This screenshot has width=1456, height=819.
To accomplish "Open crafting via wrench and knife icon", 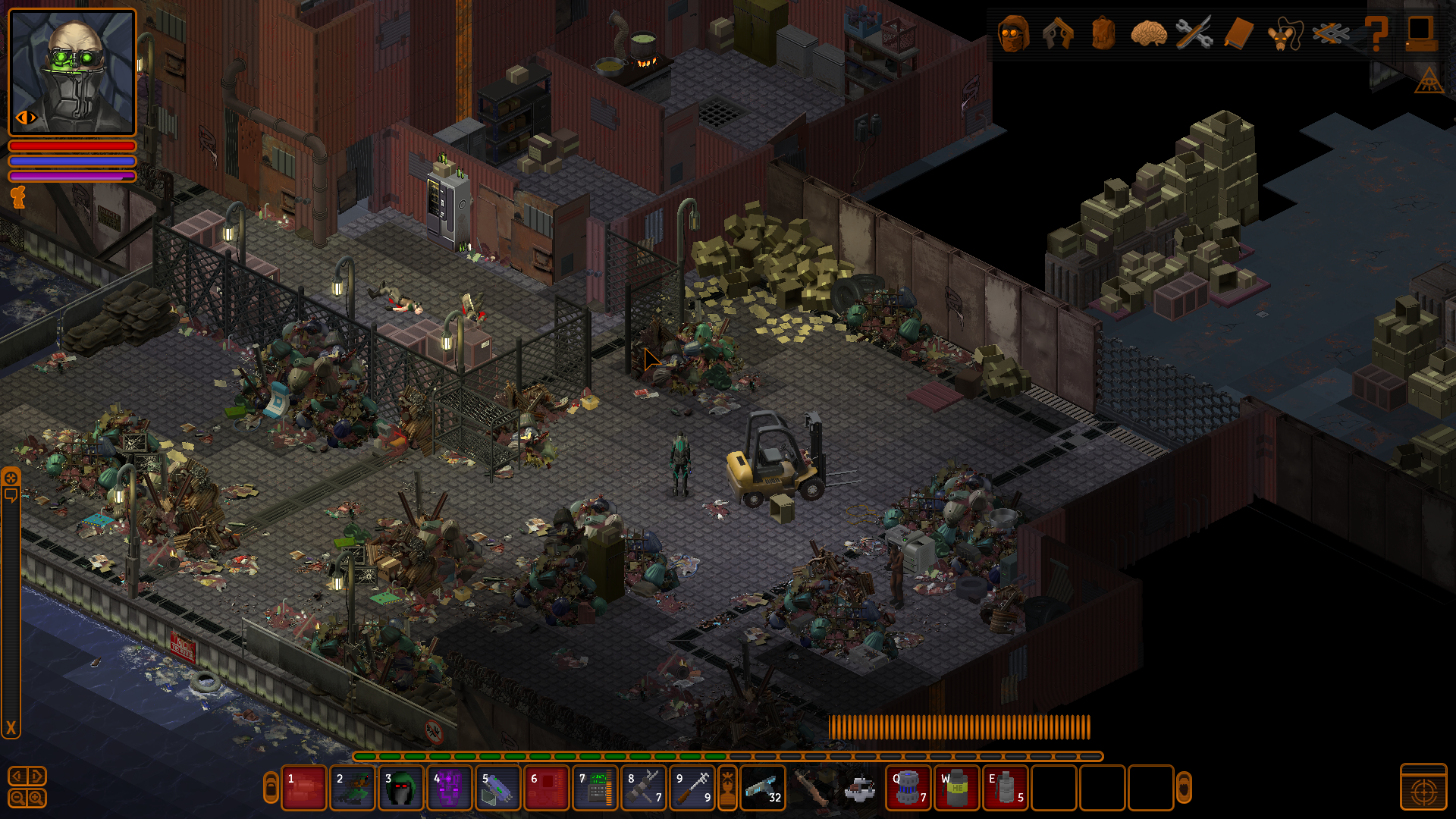I will [x=1194, y=33].
